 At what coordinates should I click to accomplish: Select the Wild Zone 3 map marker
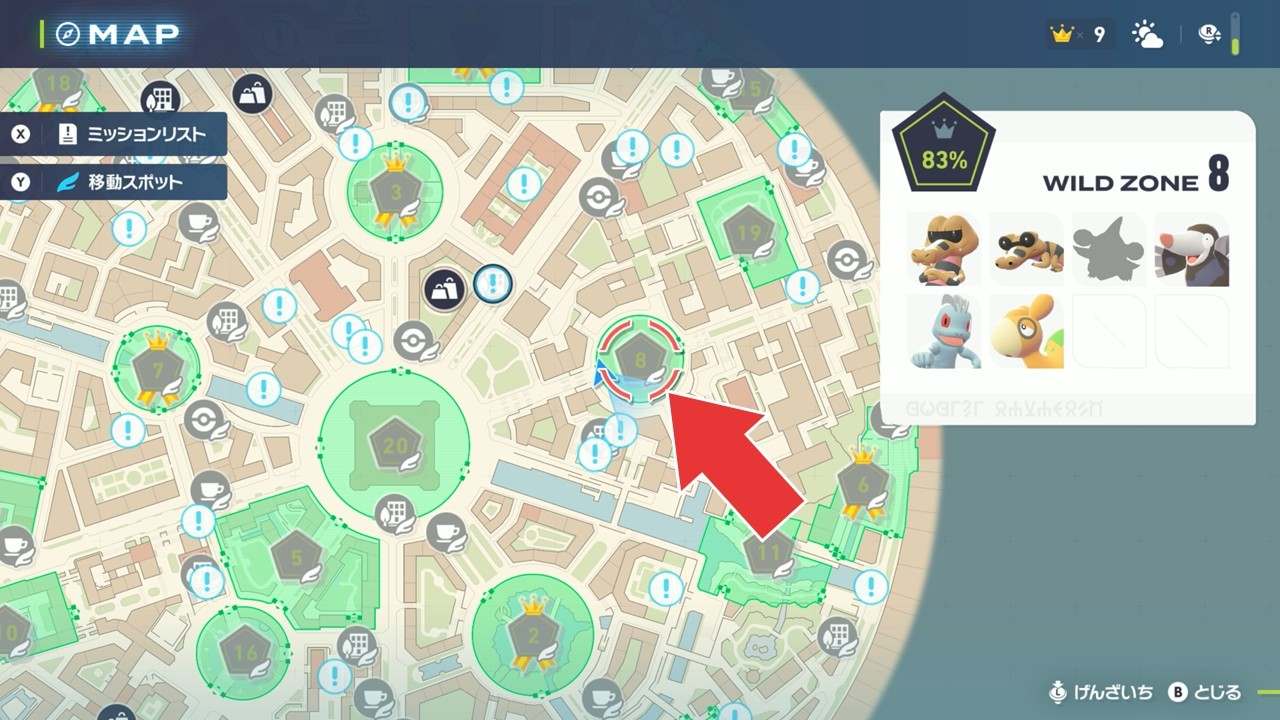point(394,190)
